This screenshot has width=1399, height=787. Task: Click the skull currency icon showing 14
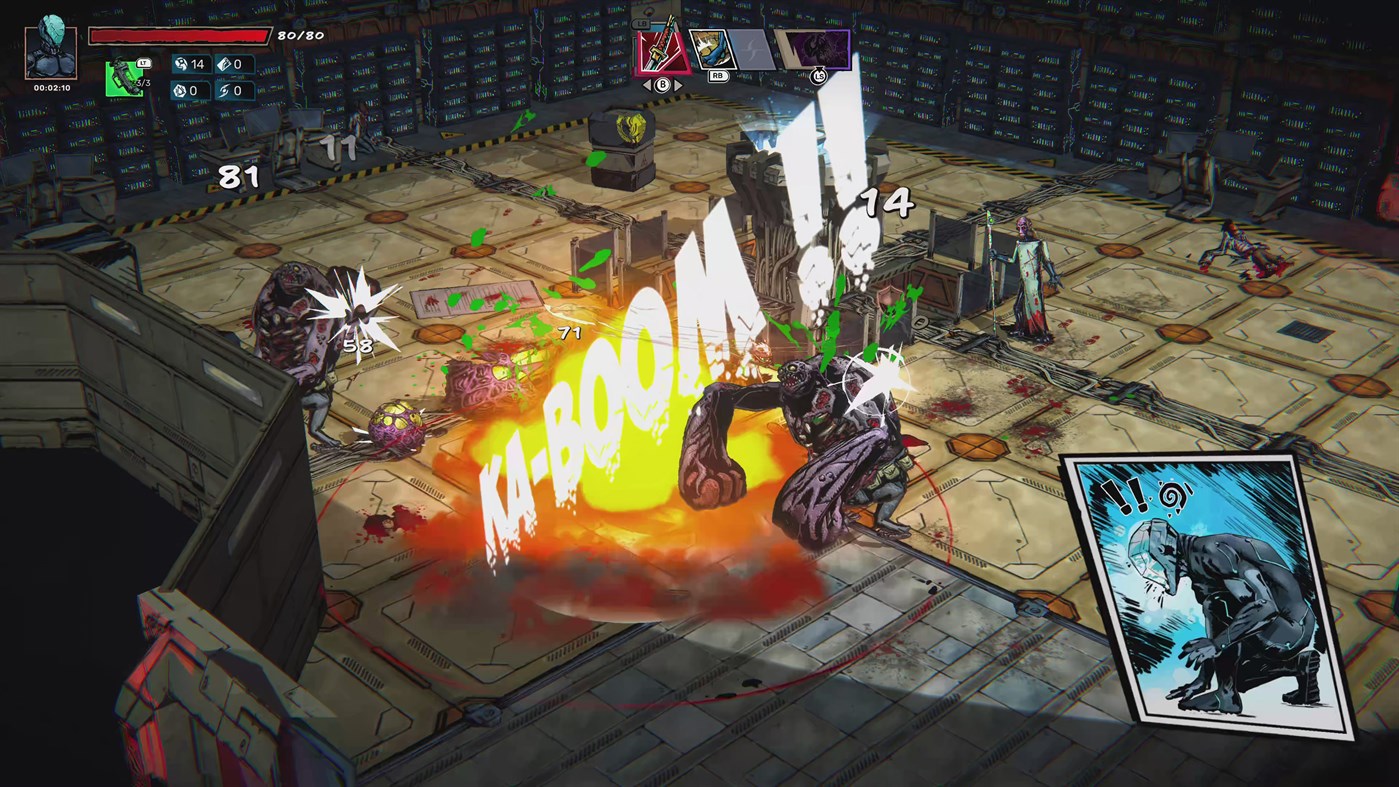pos(183,65)
